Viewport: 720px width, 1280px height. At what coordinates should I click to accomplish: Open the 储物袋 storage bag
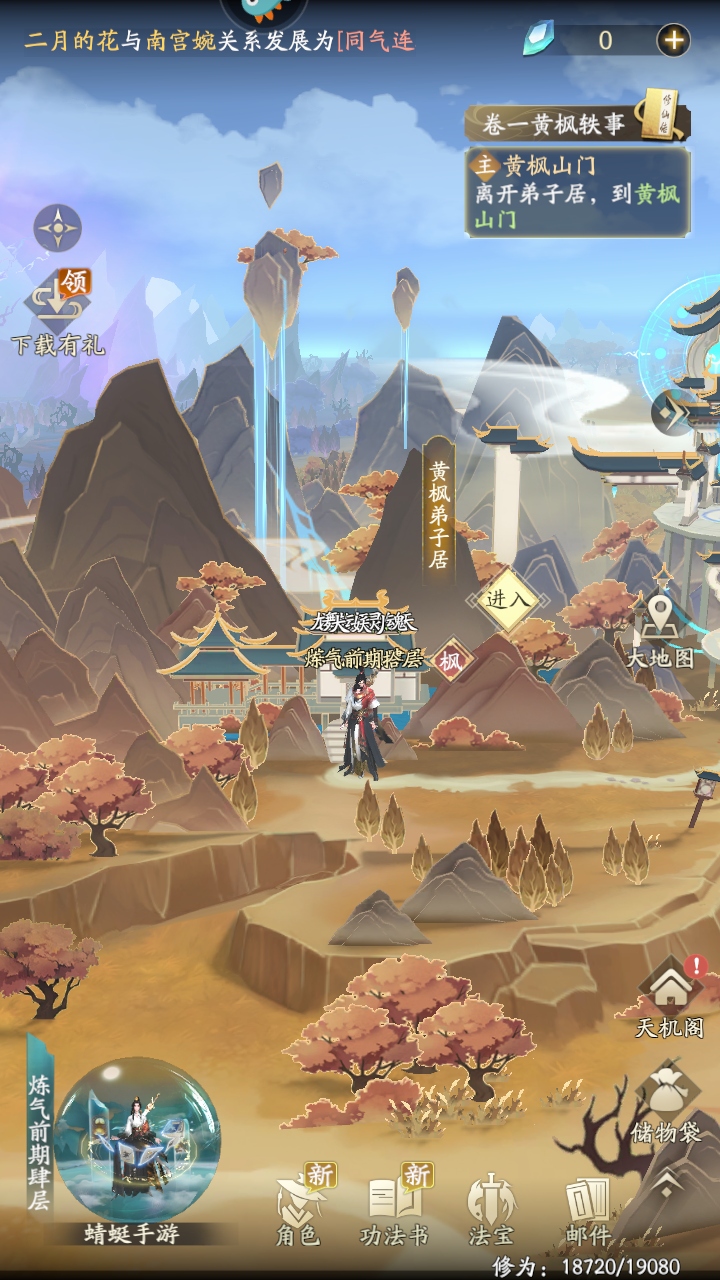tap(666, 1102)
